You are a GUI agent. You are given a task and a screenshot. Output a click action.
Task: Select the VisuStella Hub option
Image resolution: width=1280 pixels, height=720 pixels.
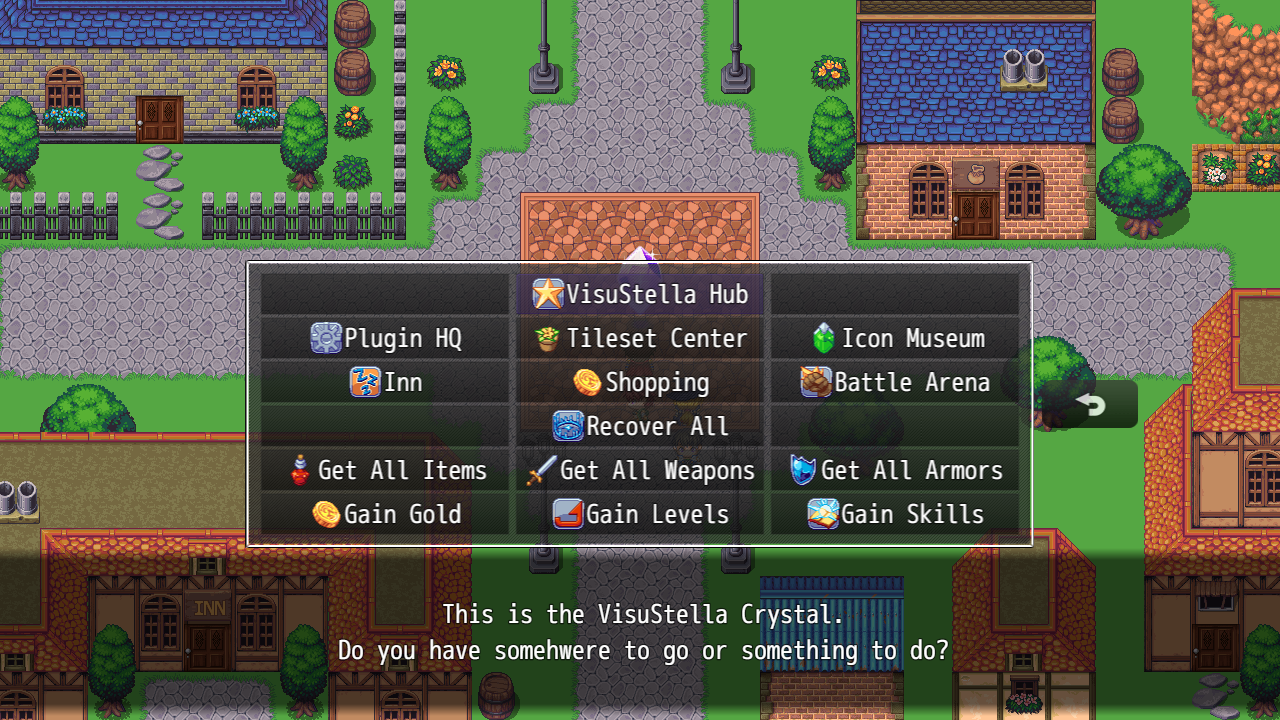[x=640, y=294]
